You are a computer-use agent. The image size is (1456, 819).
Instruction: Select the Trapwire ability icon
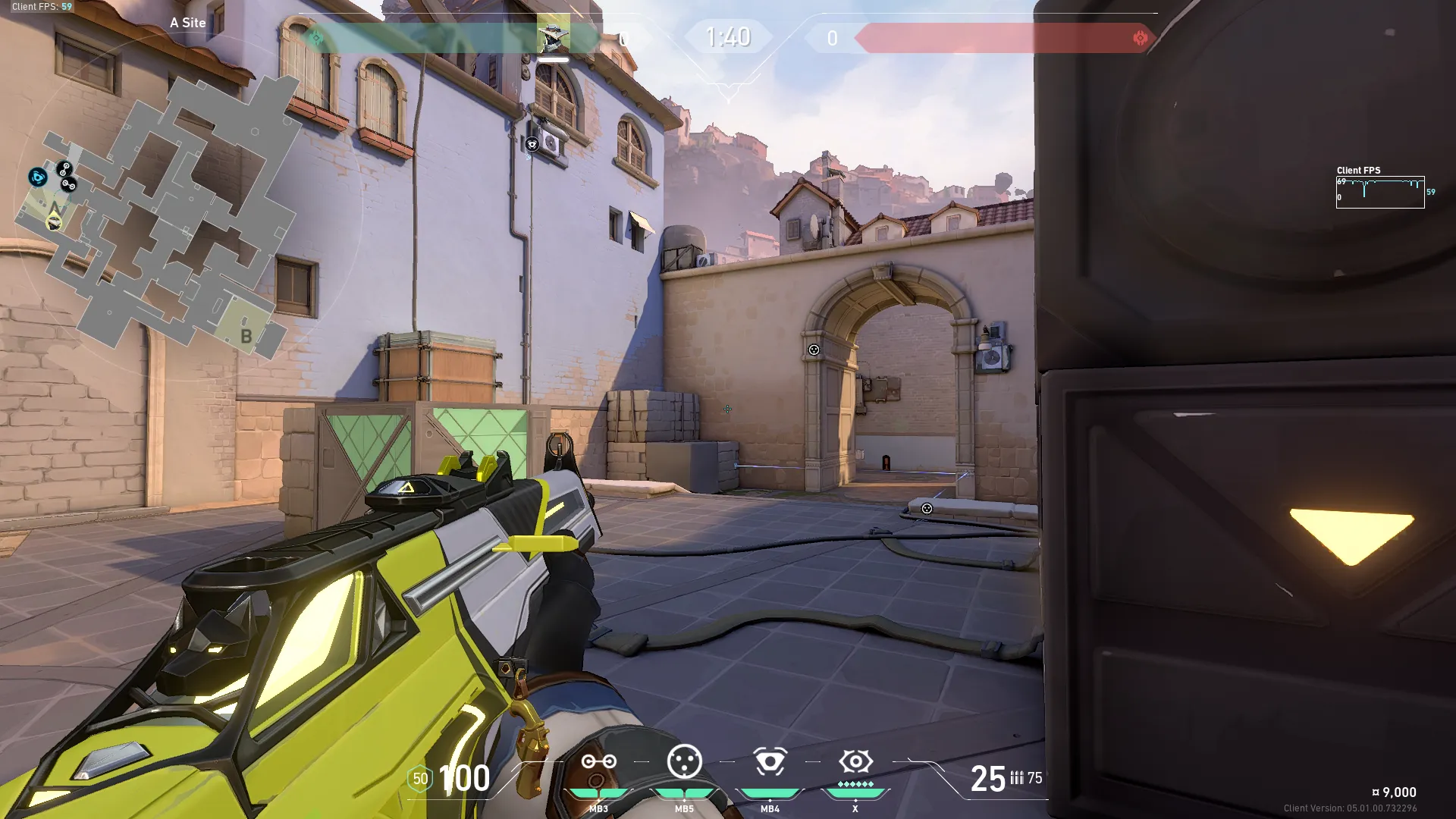tap(598, 762)
